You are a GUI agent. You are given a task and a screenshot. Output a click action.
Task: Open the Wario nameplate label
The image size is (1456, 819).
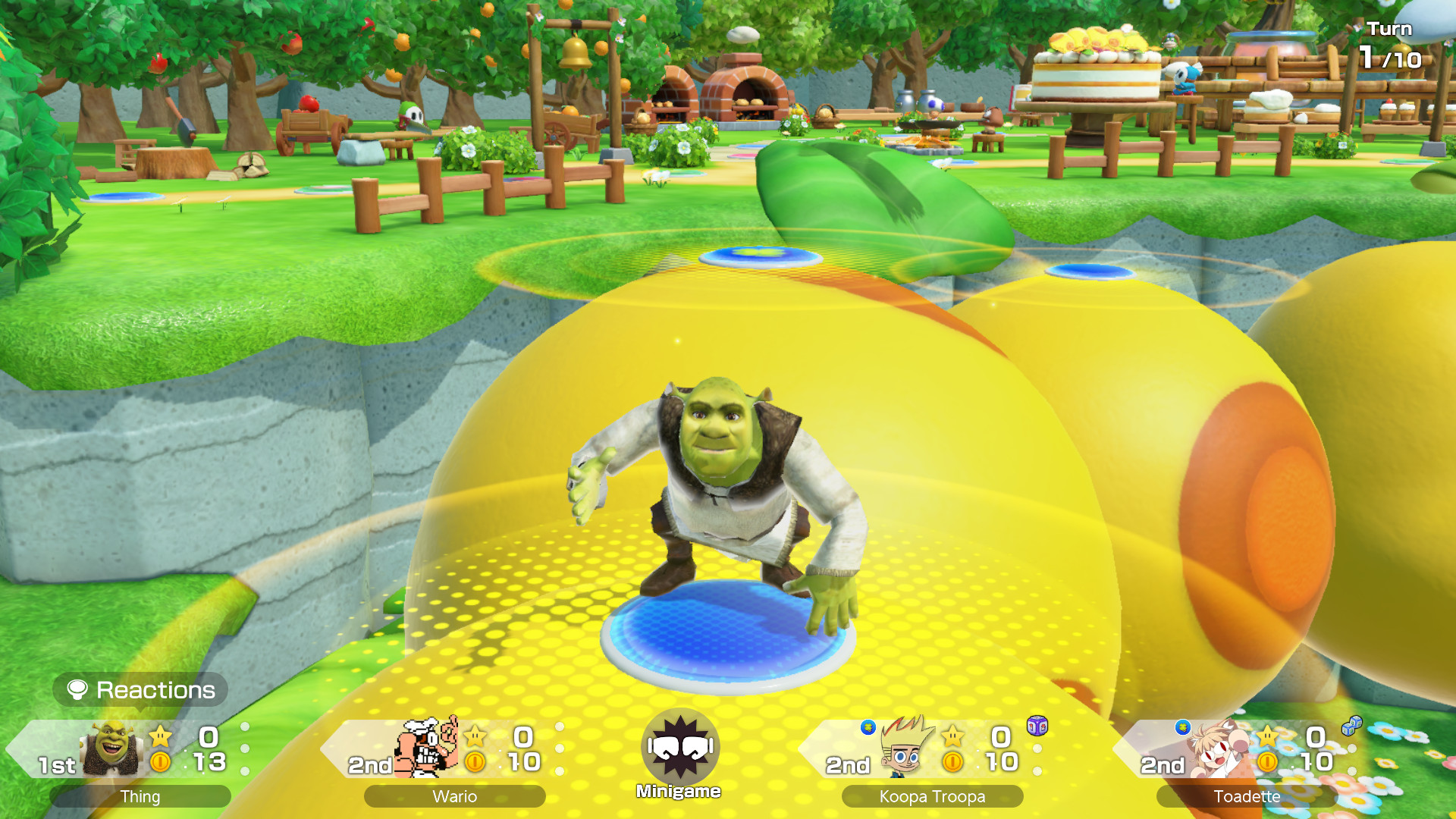pyautogui.click(x=453, y=797)
